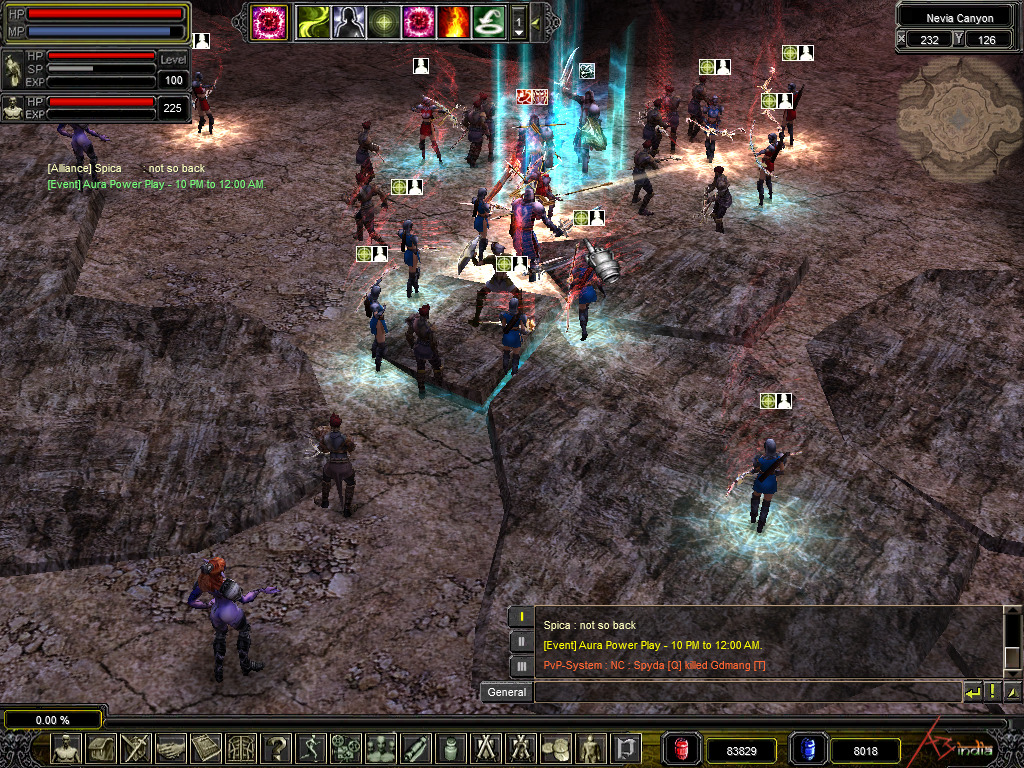
Task: Click the yellow exclamation chat button
Action: (x=992, y=692)
